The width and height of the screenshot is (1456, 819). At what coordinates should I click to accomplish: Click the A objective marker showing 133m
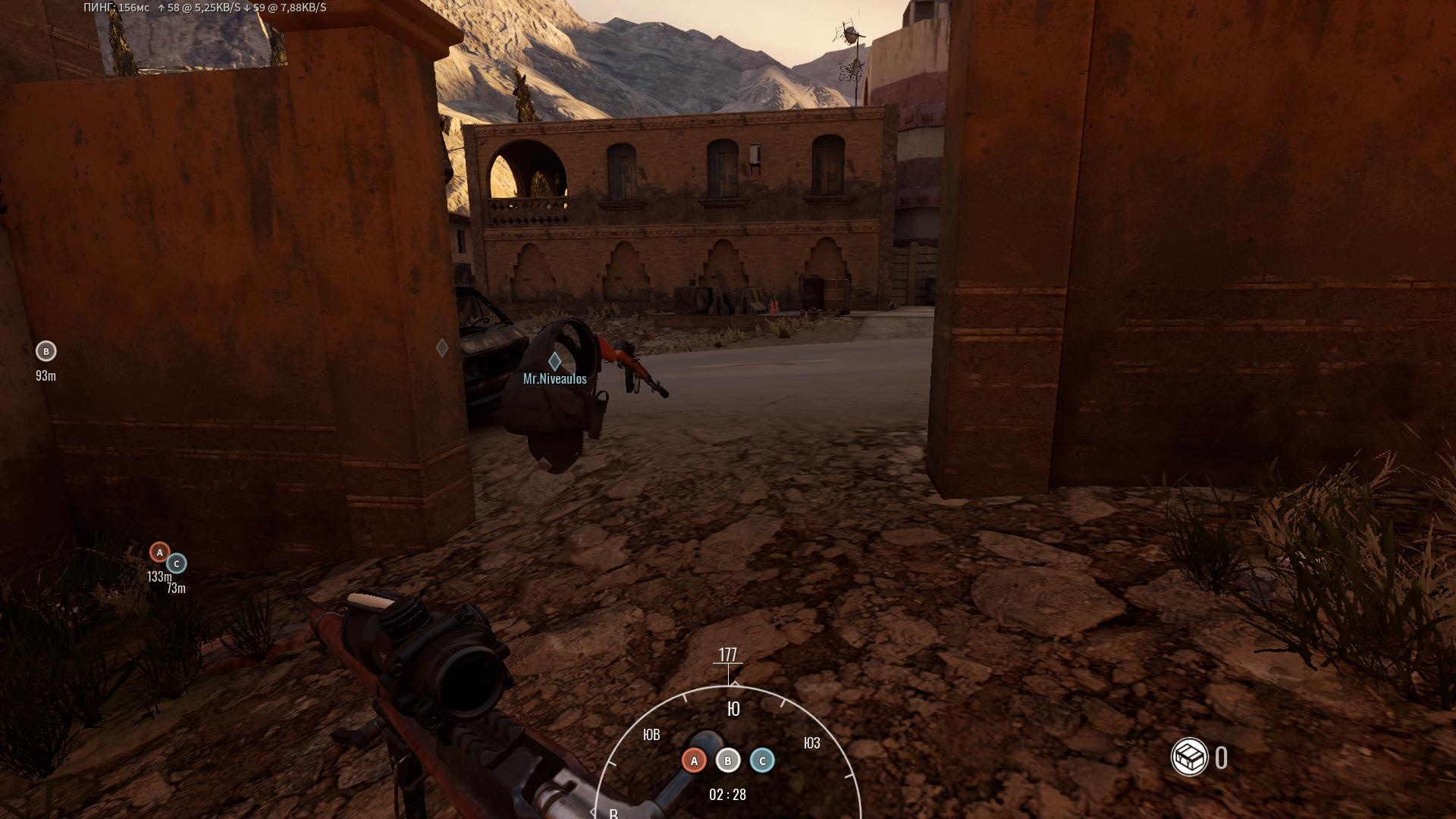(160, 553)
